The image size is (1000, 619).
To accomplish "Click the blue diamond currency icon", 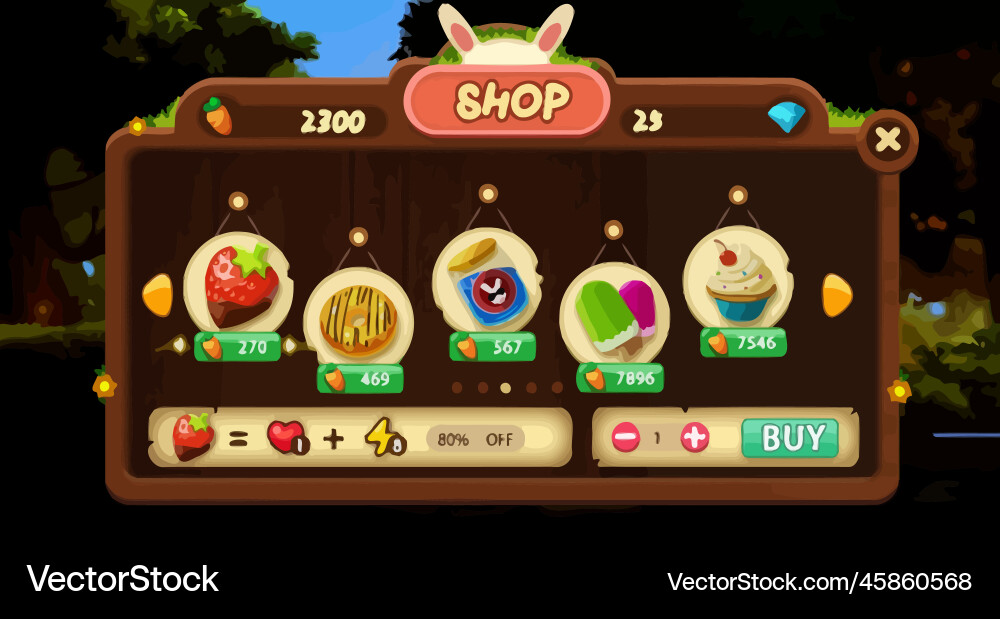I will tap(787, 118).
